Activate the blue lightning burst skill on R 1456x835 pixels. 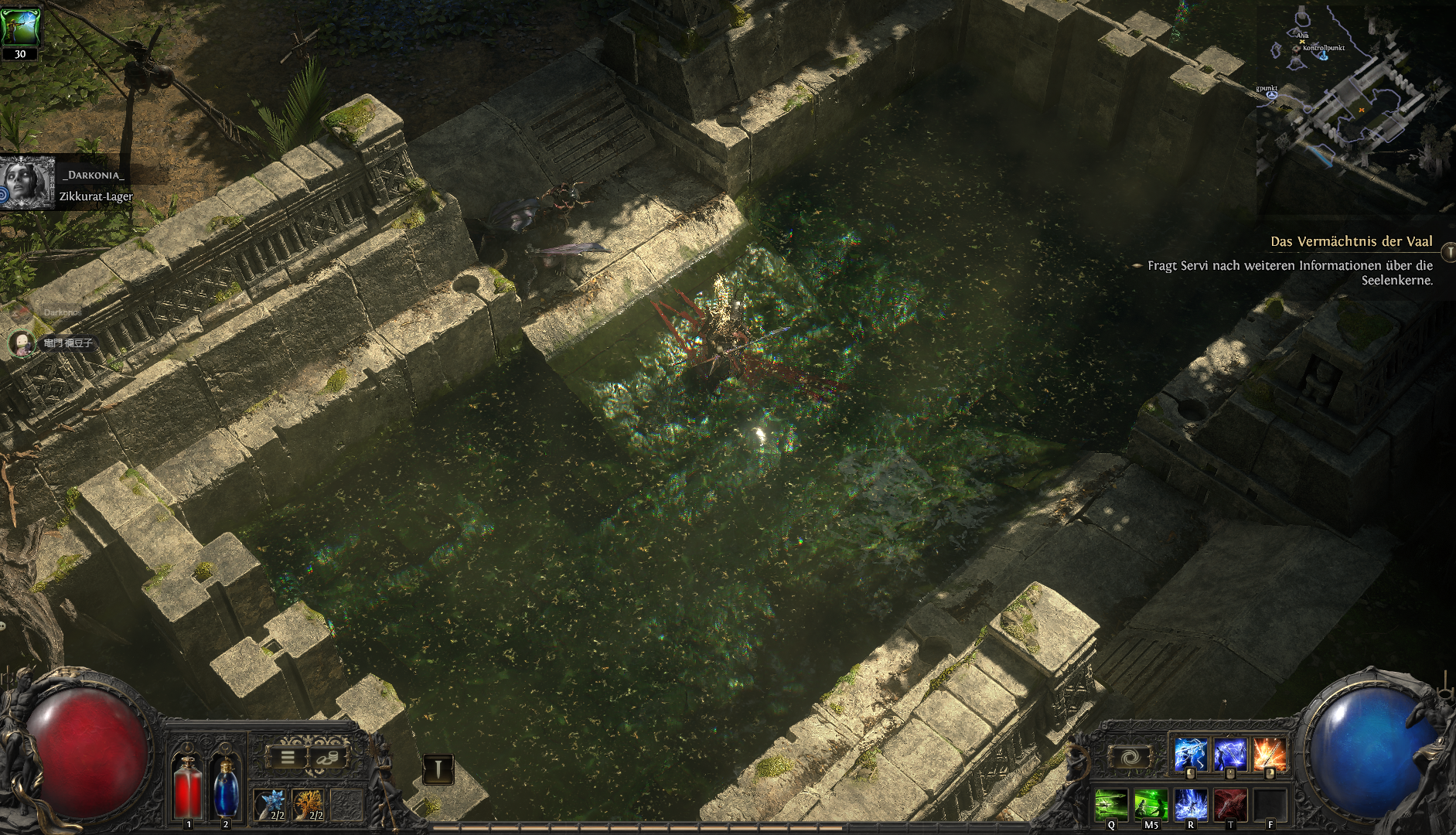point(1190,804)
